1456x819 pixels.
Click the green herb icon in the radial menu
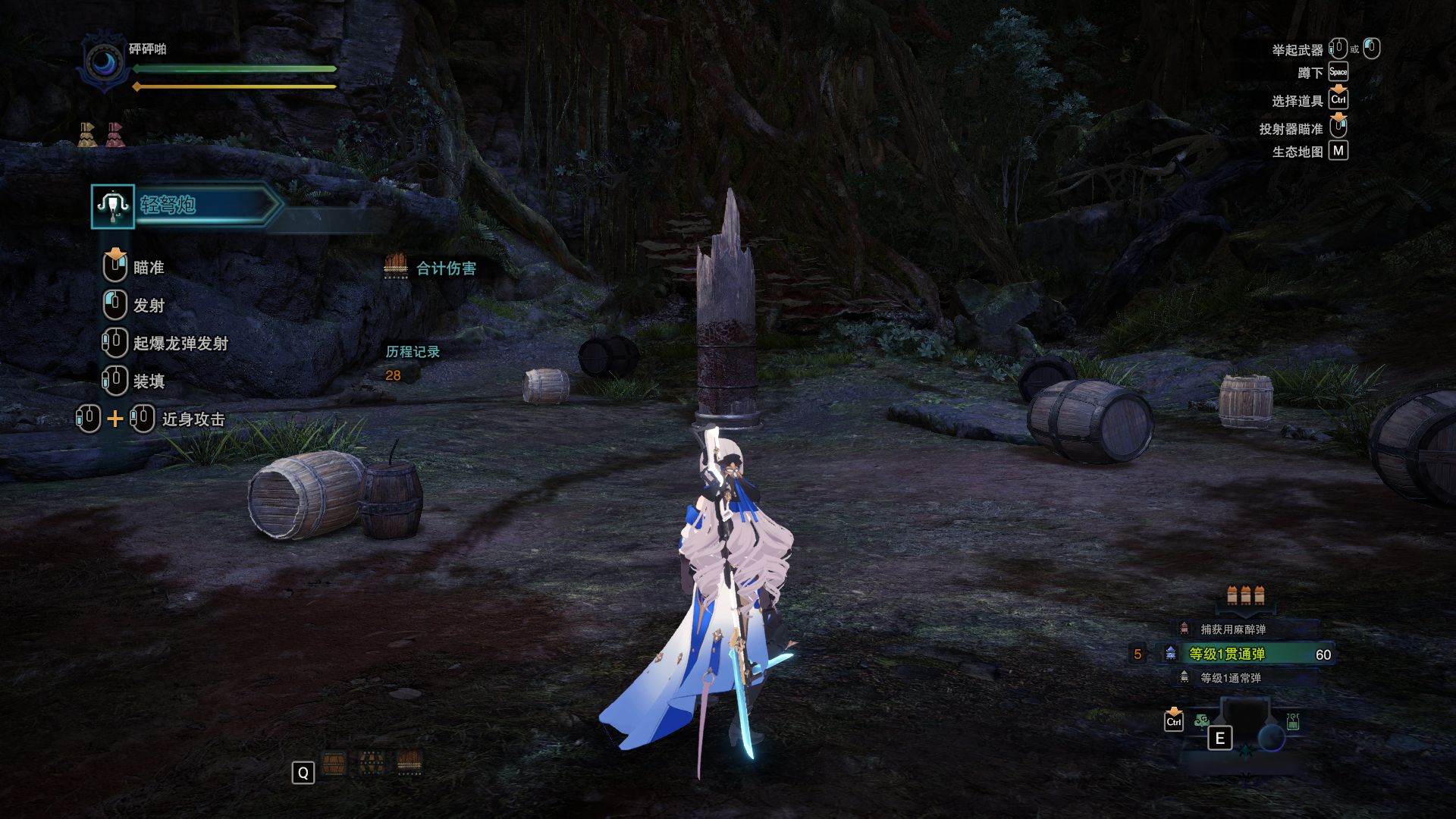coord(1200,720)
